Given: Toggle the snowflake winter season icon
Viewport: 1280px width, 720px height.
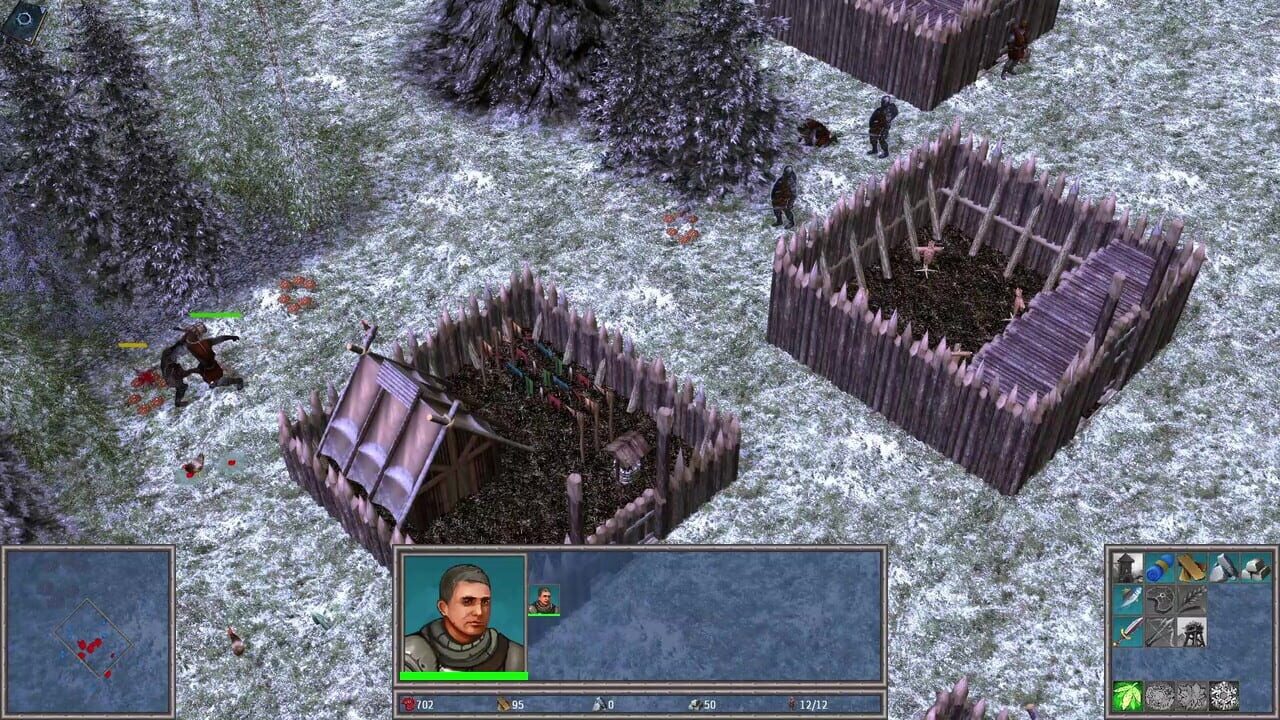Looking at the screenshot, I should coord(1224,693).
